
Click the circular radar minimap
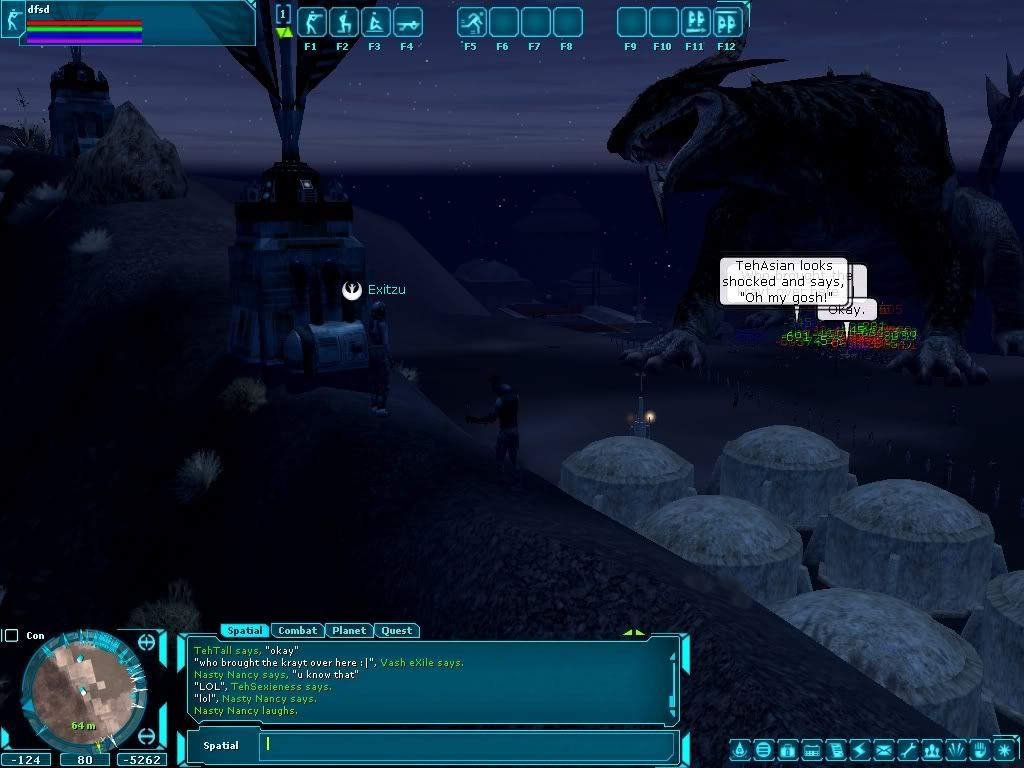pyautogui.click(x=84, y=690)
